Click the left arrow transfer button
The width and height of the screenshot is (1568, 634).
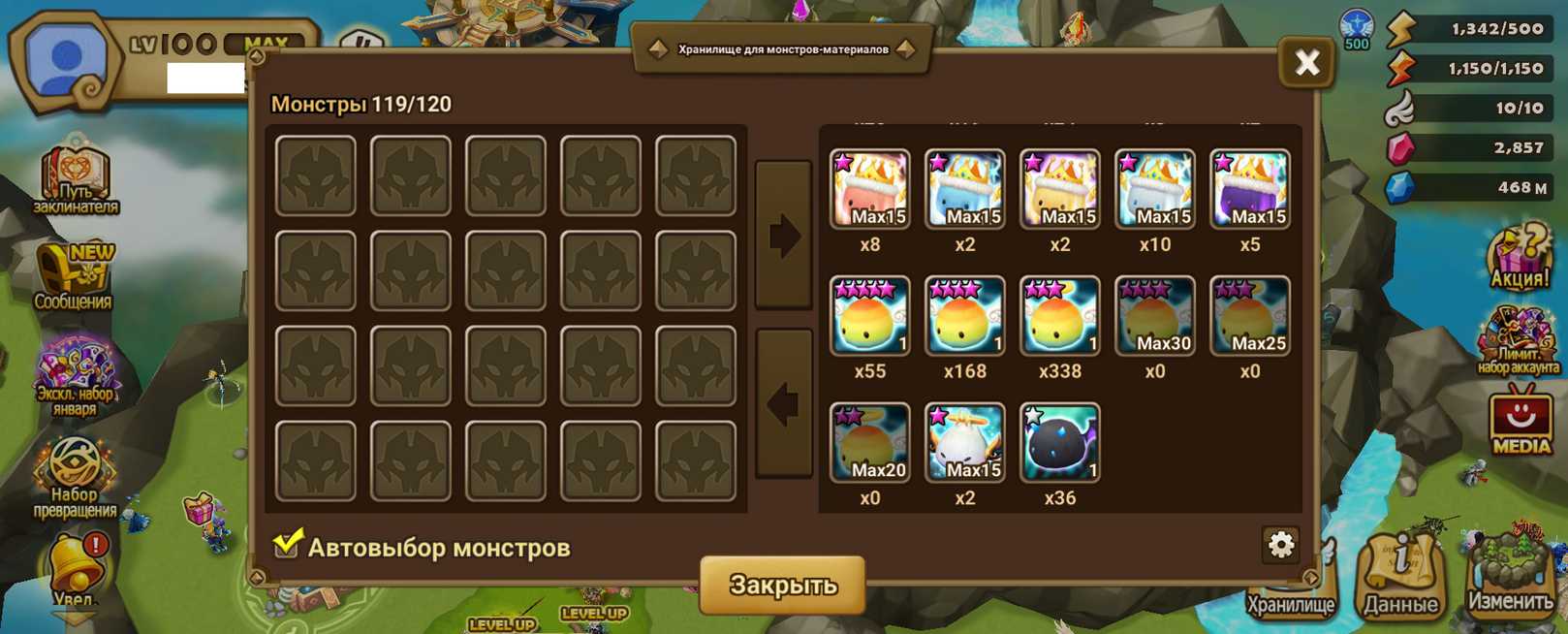(783, 403)
